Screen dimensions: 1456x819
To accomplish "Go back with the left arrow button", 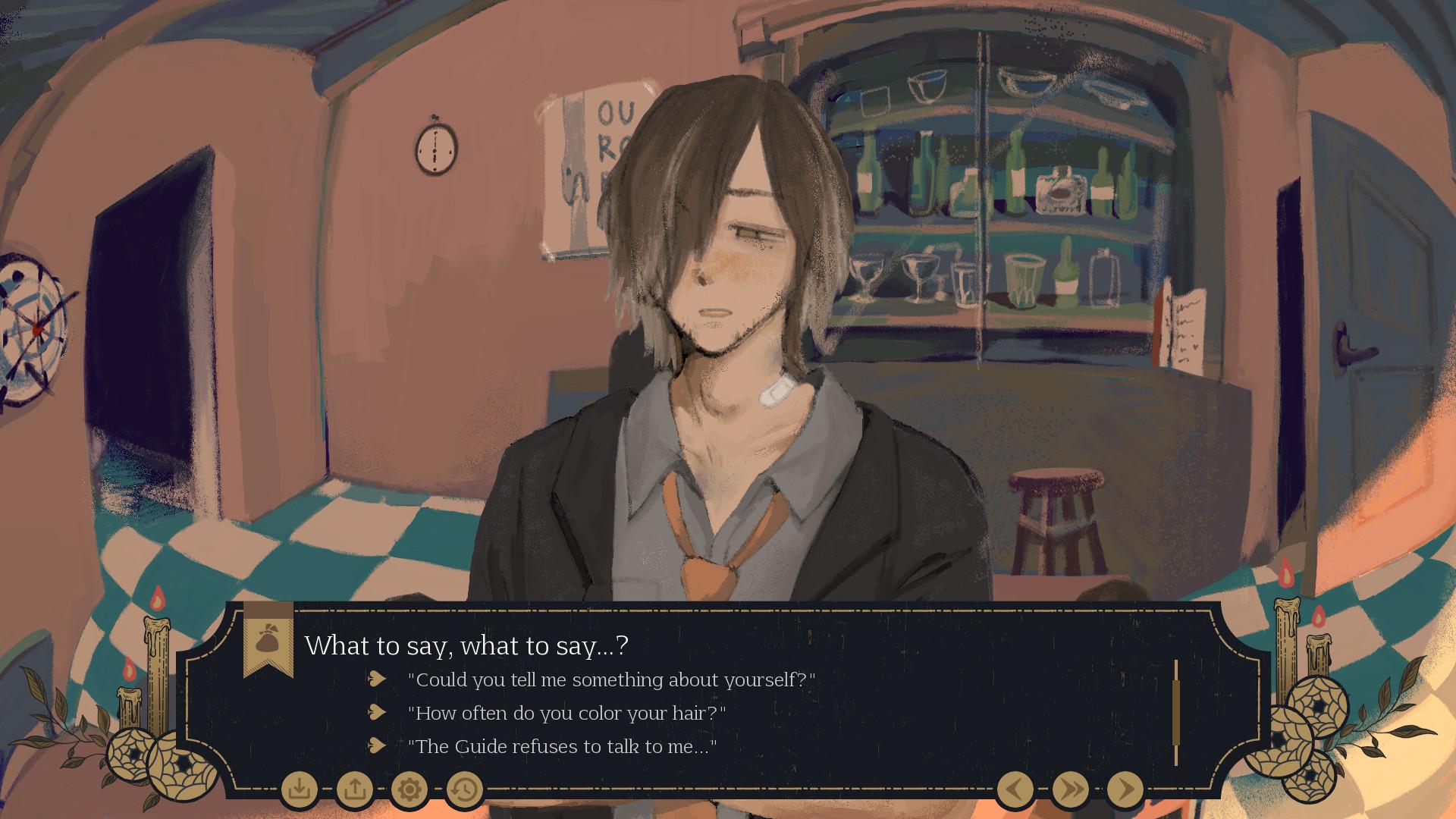I will pos(1015,789).
